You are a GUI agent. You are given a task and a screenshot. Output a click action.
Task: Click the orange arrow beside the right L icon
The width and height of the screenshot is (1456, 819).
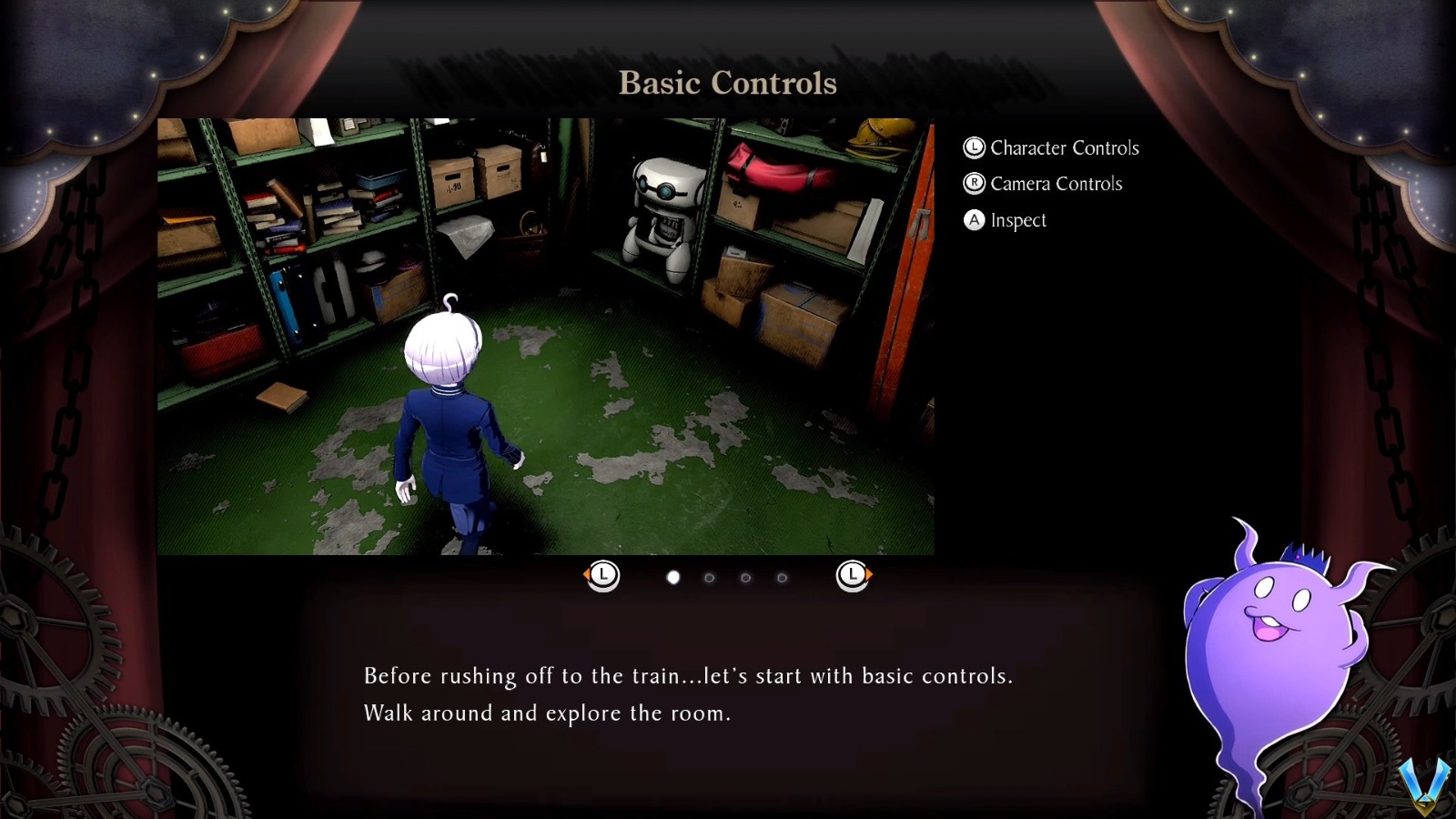click(x=869, y=574)
